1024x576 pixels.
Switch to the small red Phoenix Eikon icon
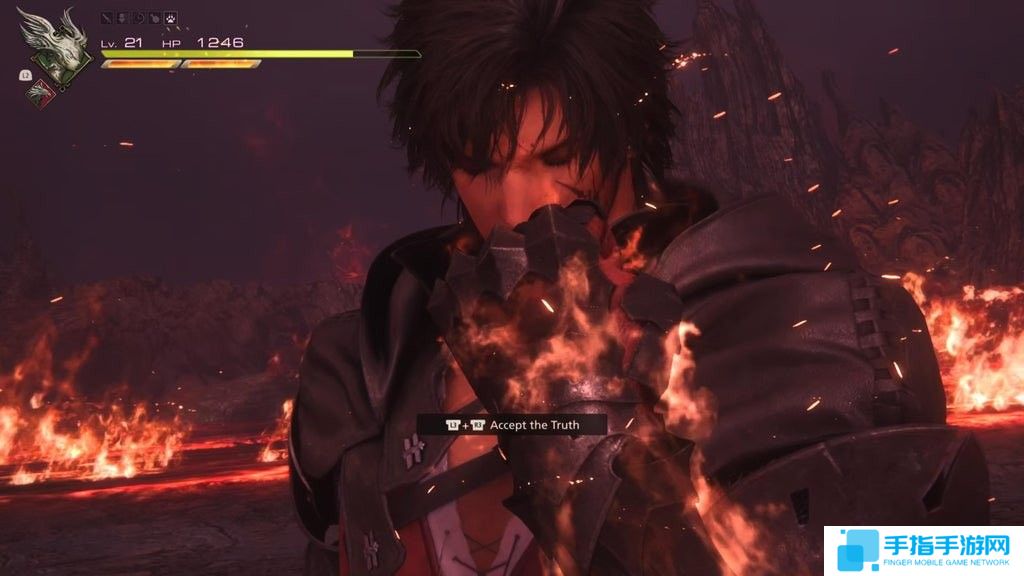pyautogui.click(x=41, y=93)
